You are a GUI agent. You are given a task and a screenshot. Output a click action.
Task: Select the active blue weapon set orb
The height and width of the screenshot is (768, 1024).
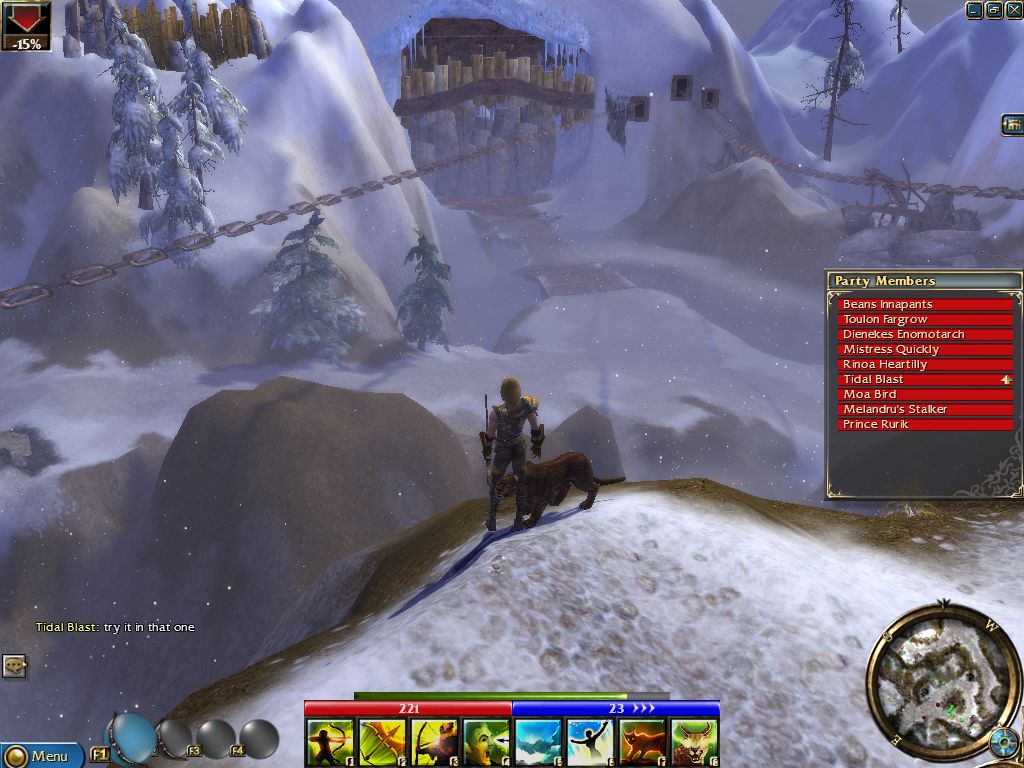[x=132, y=737]
